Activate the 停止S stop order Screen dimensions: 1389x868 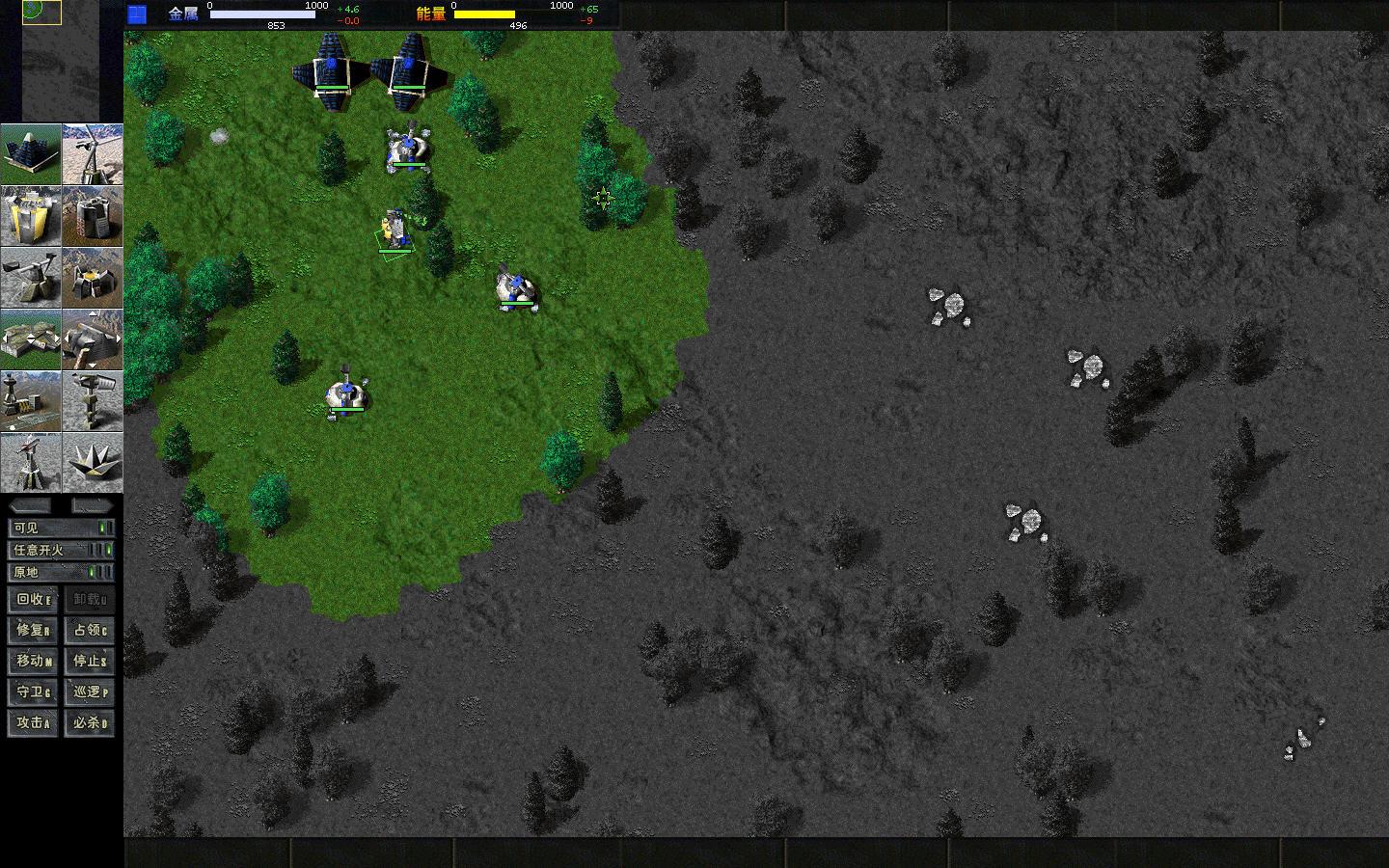point(90,661)
